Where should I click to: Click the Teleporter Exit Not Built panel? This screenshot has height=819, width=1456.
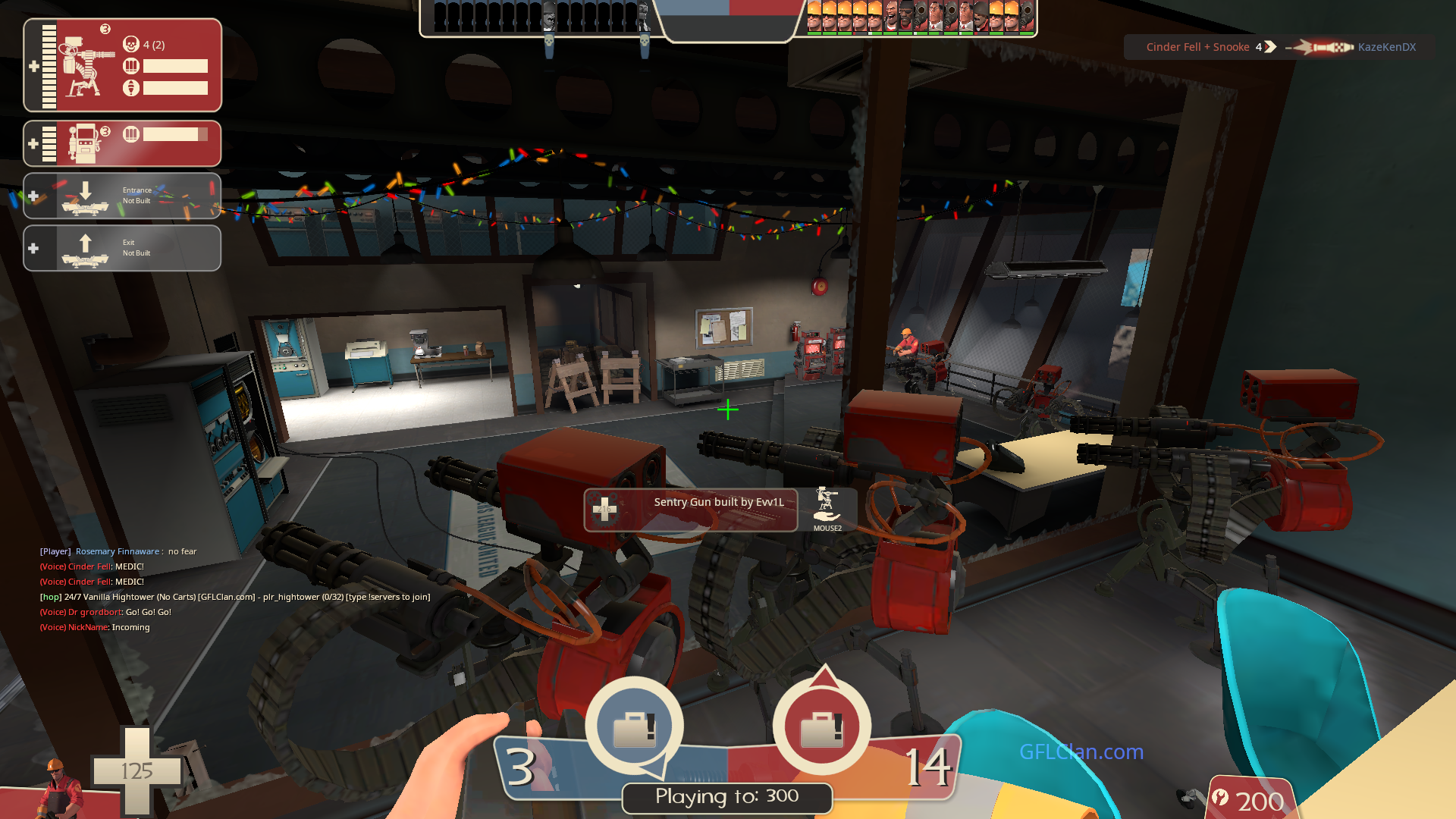[122, 248]
